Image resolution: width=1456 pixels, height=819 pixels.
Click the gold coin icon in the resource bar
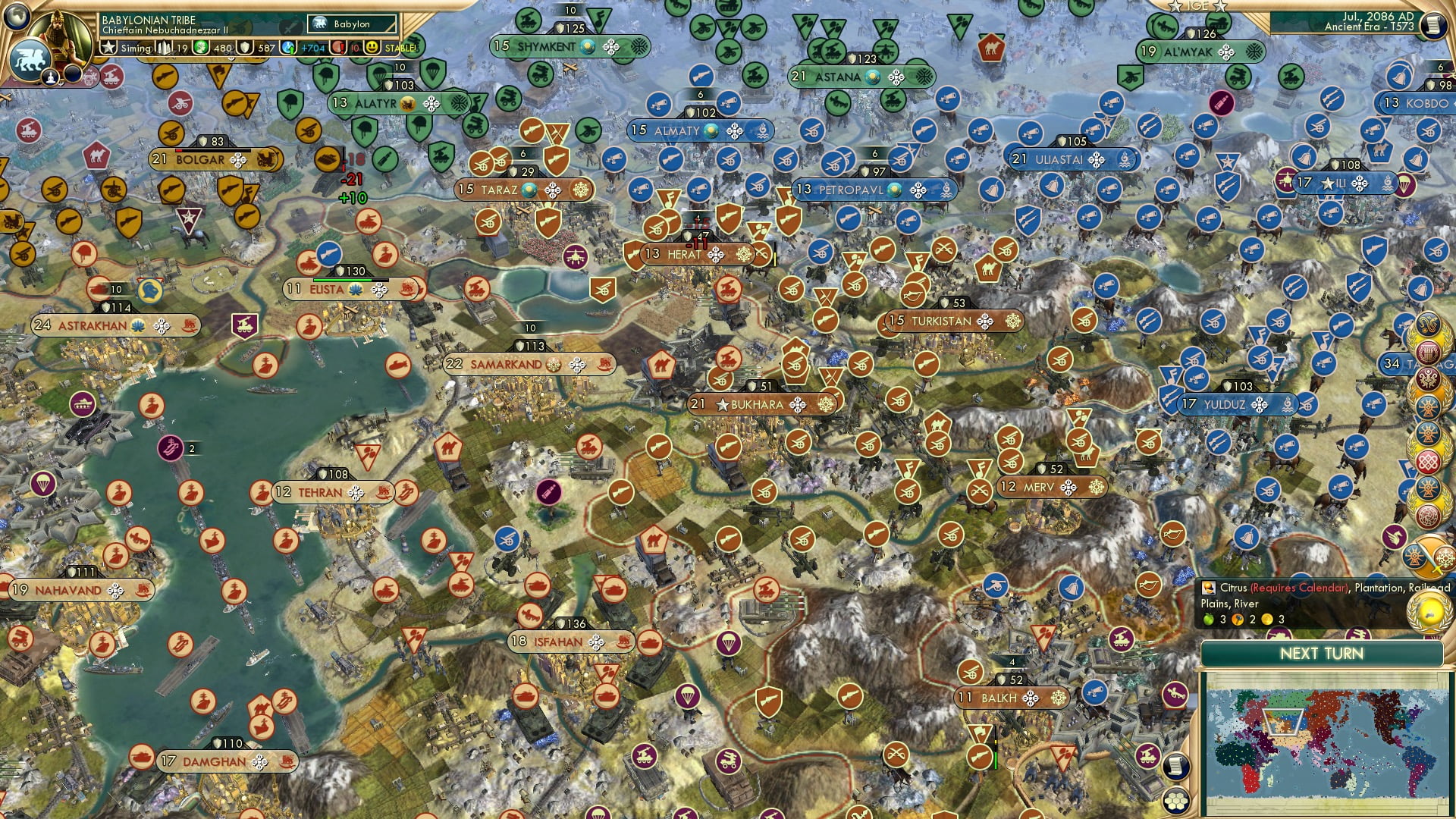click(x=200, y=47)
